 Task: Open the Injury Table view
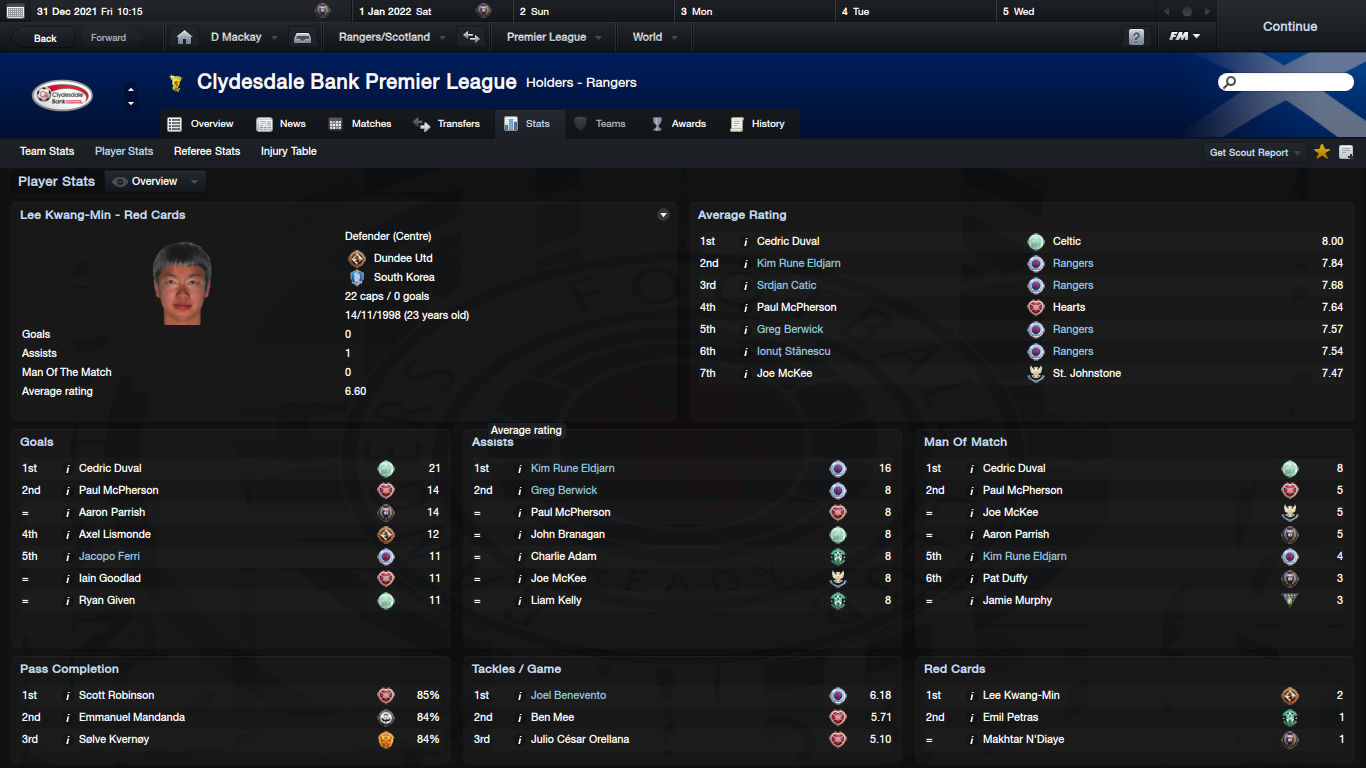click(288, 151)
